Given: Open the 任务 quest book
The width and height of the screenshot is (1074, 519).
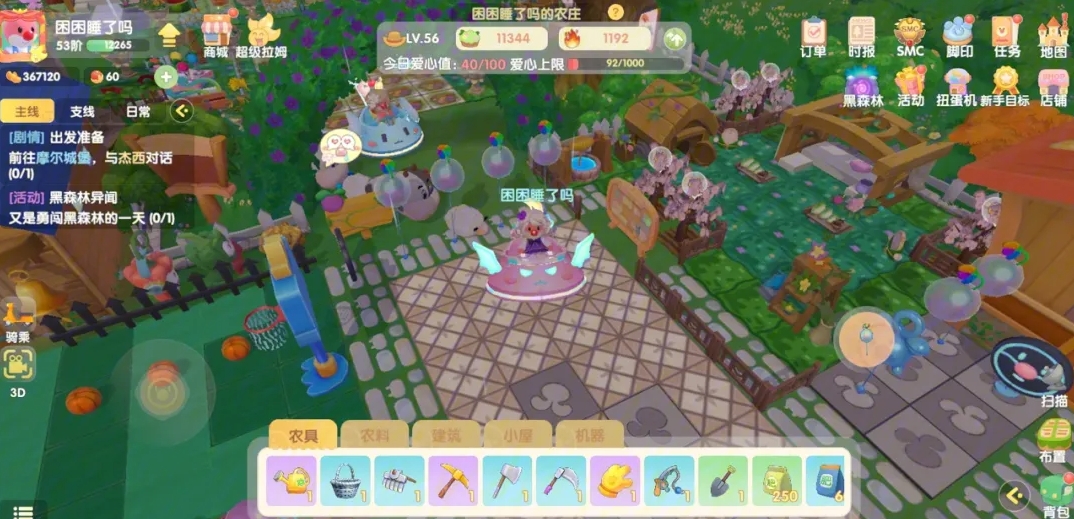Looking at the screenshot, I should (x=1007, y=35).
